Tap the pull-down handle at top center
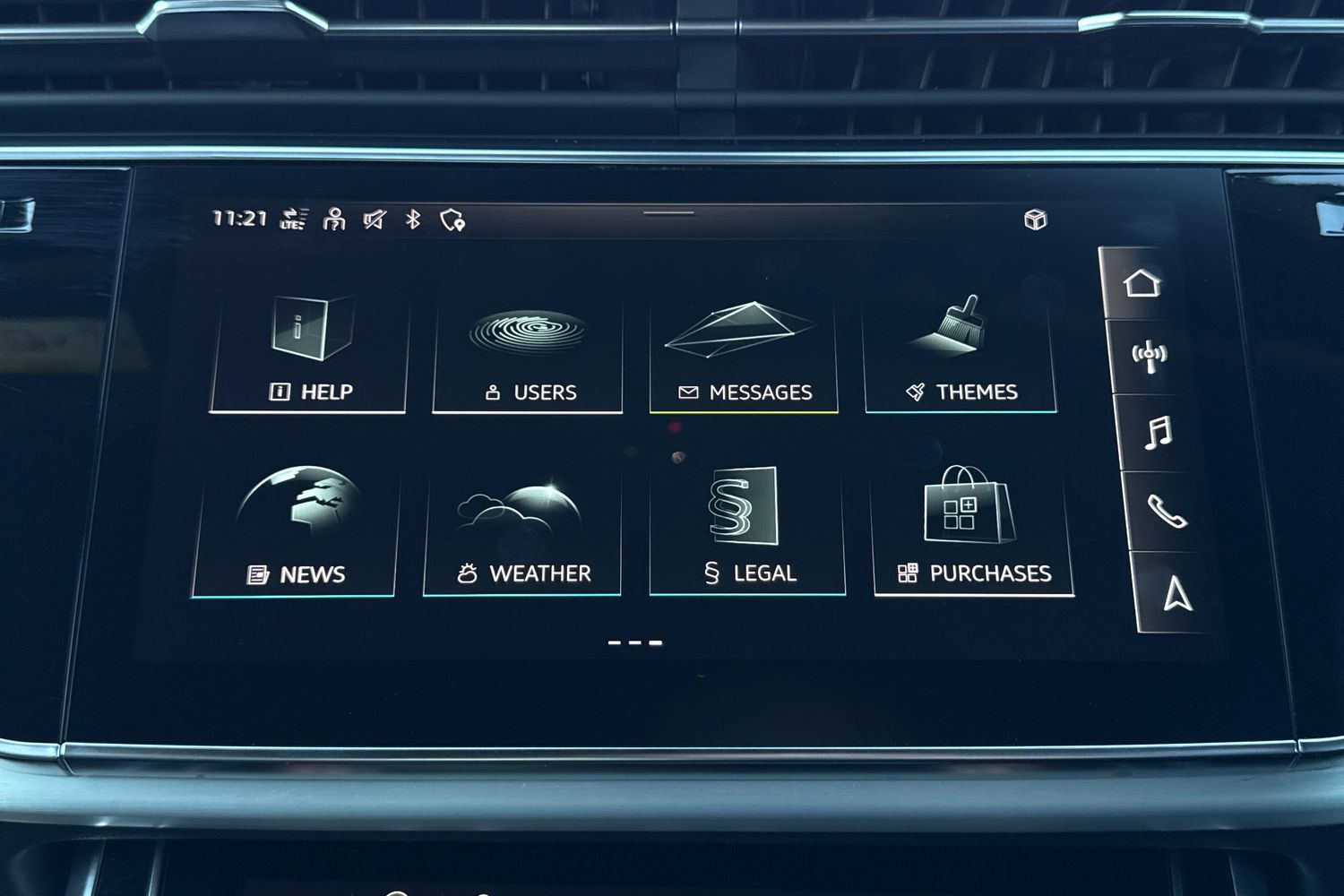Viewport: 1344px width, 896px height. [668, 213]
